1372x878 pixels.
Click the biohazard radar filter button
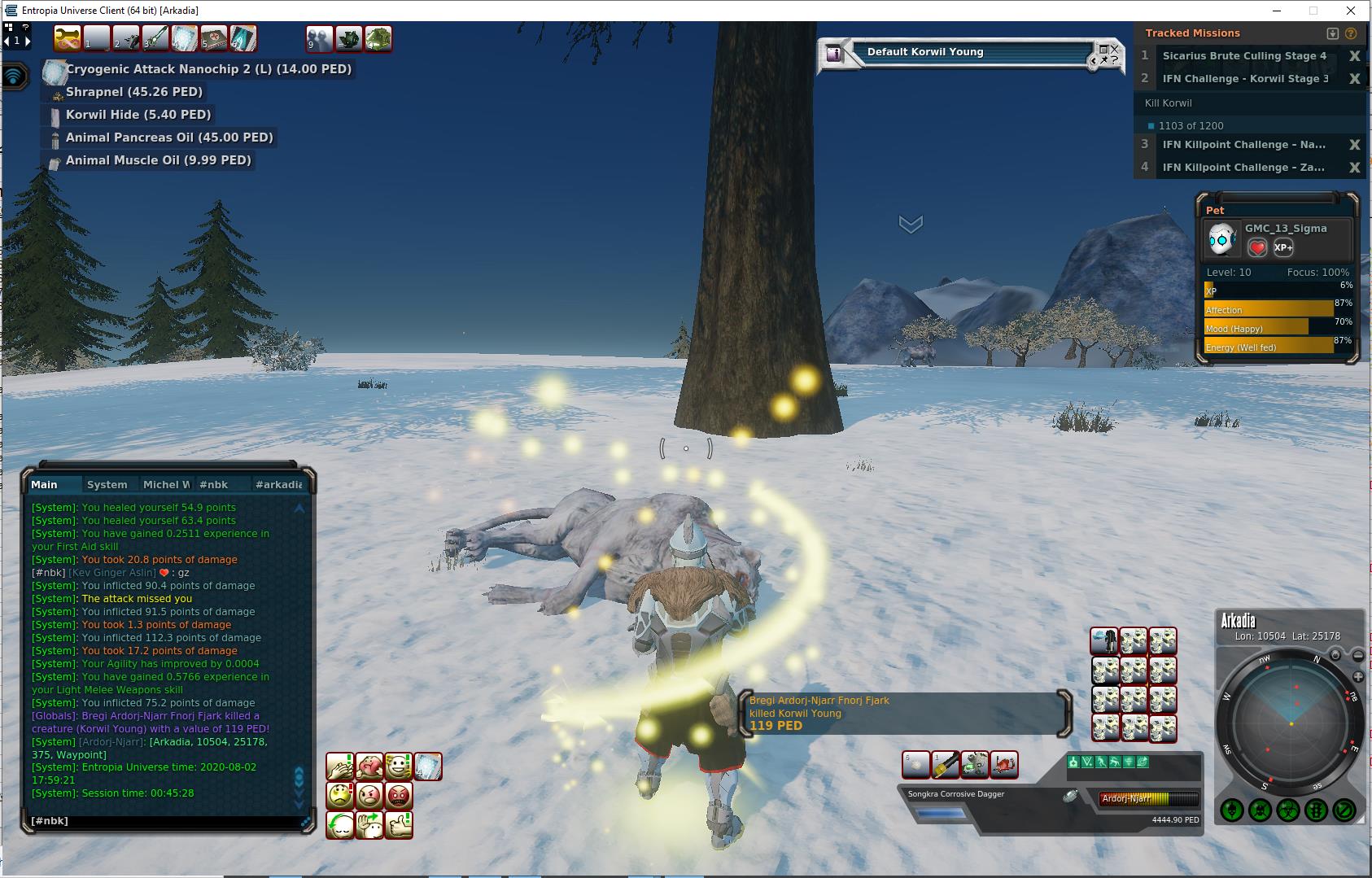[1288, 810]
